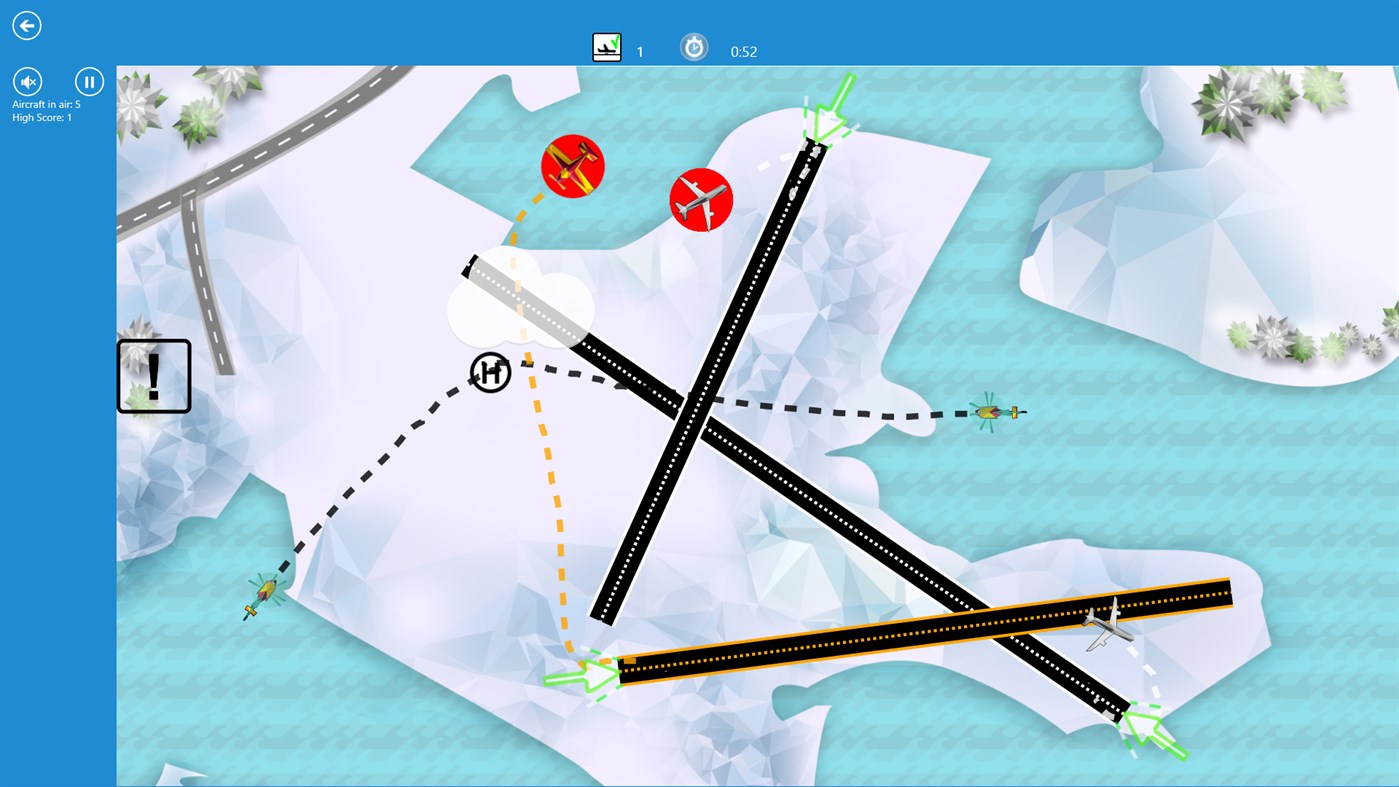This screenshot has height=787, width=1399.
Task: Click the stopwatch timer icon
Action: coord(694,45)
